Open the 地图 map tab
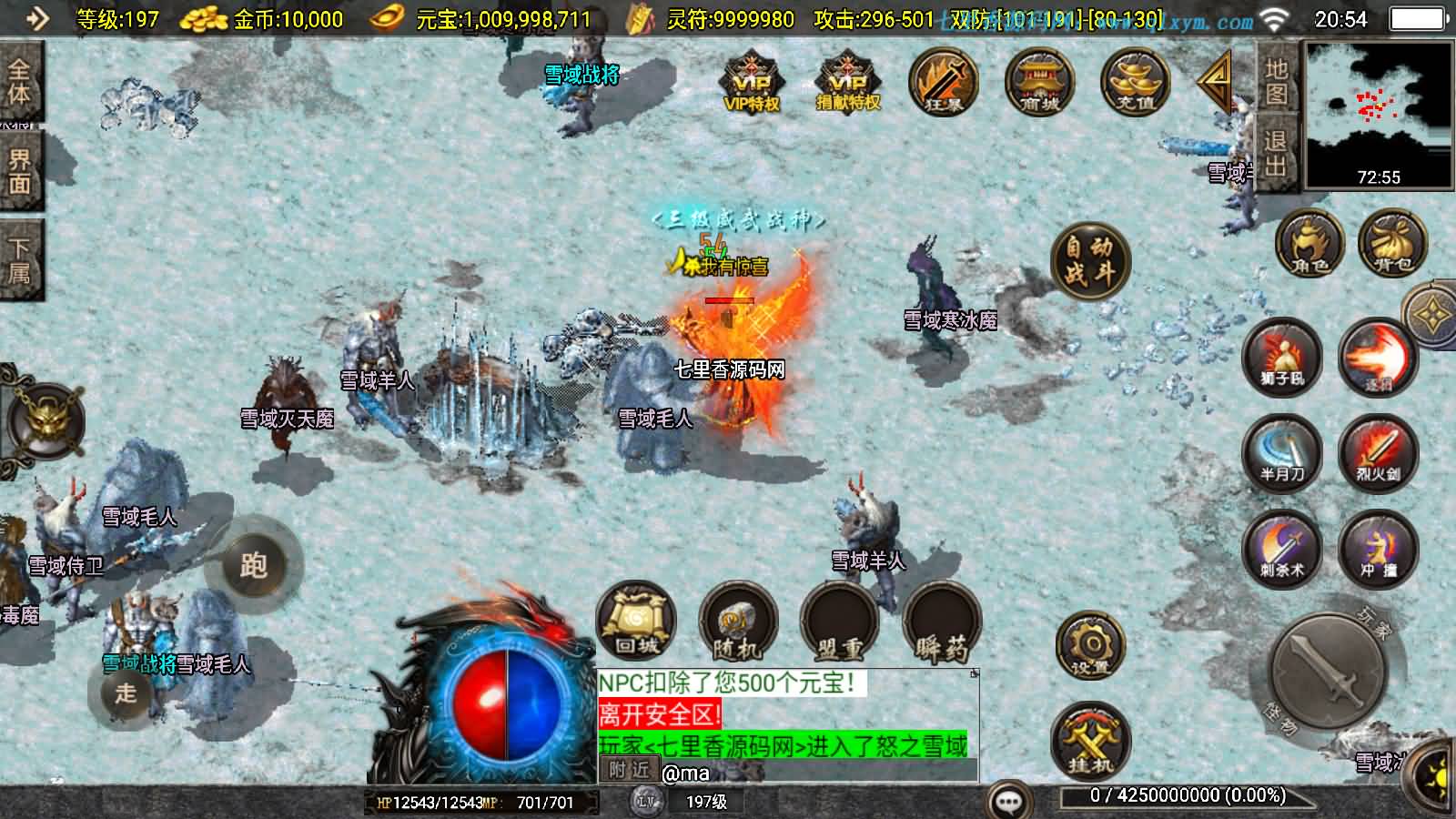Viewport: 1456px width, 819px height. (x=1276, y=82)
